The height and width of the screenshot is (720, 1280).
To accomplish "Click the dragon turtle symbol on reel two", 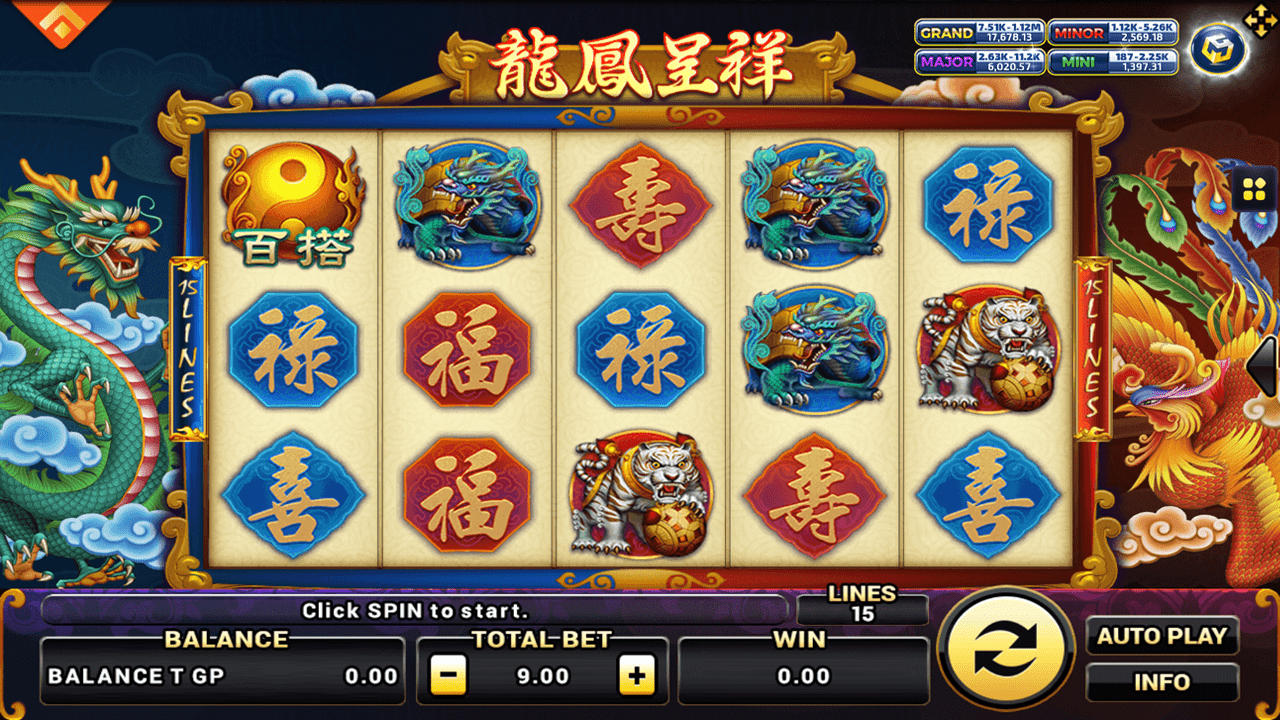I will click(466, 205).
